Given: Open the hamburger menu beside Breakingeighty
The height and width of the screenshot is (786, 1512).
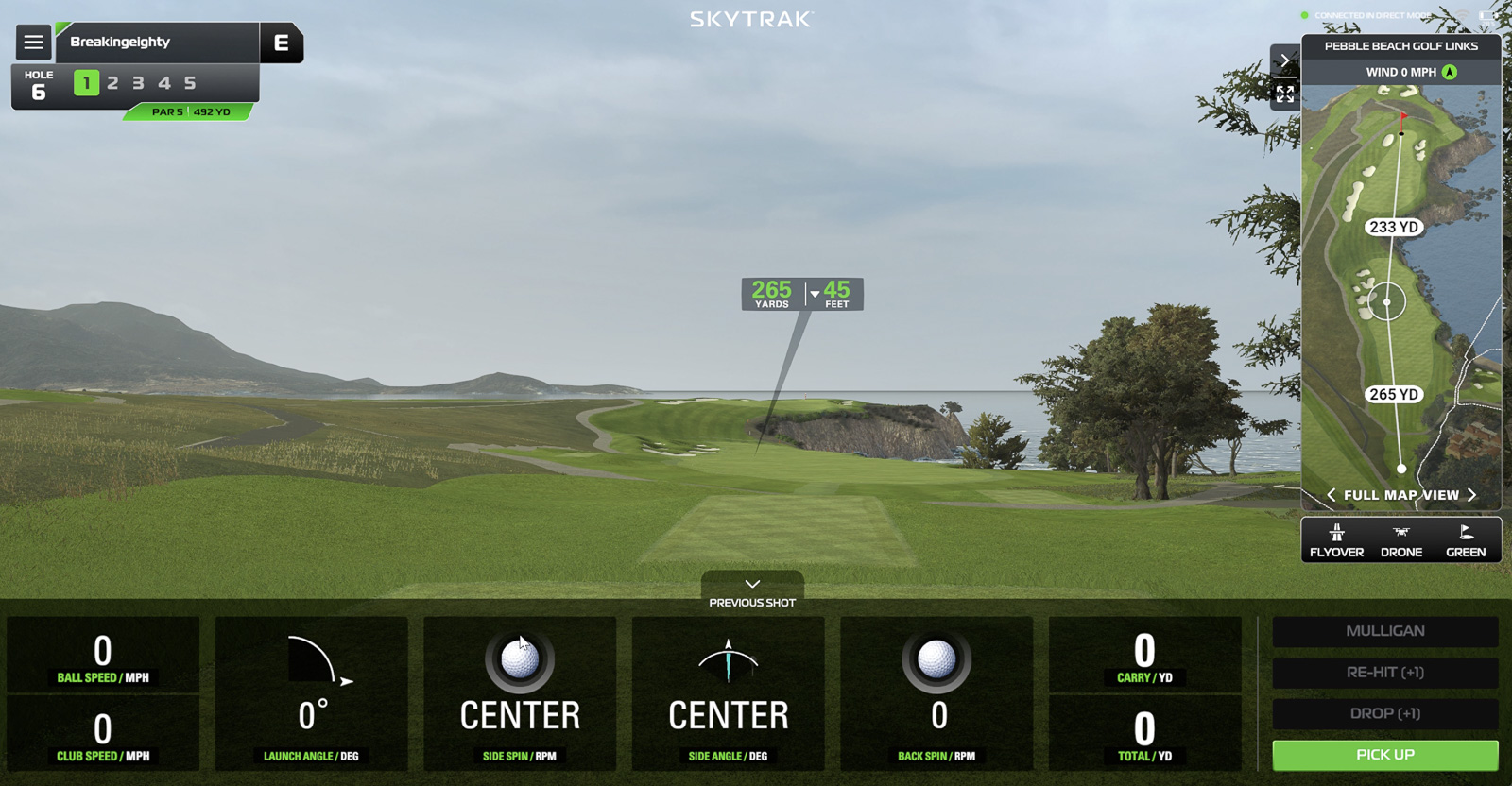Looking at the screenshot, I should click(x=33, y=42).
